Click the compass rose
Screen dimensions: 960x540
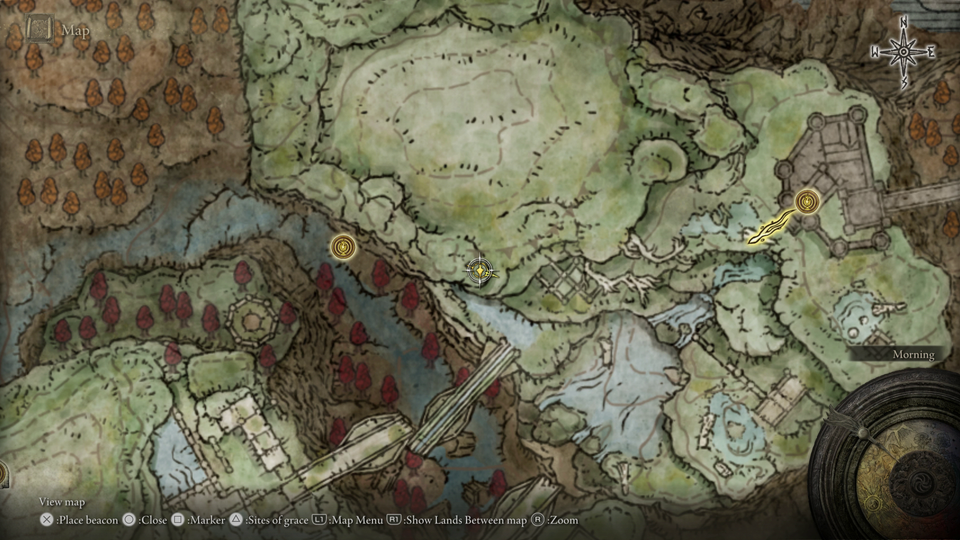point(904,51)
